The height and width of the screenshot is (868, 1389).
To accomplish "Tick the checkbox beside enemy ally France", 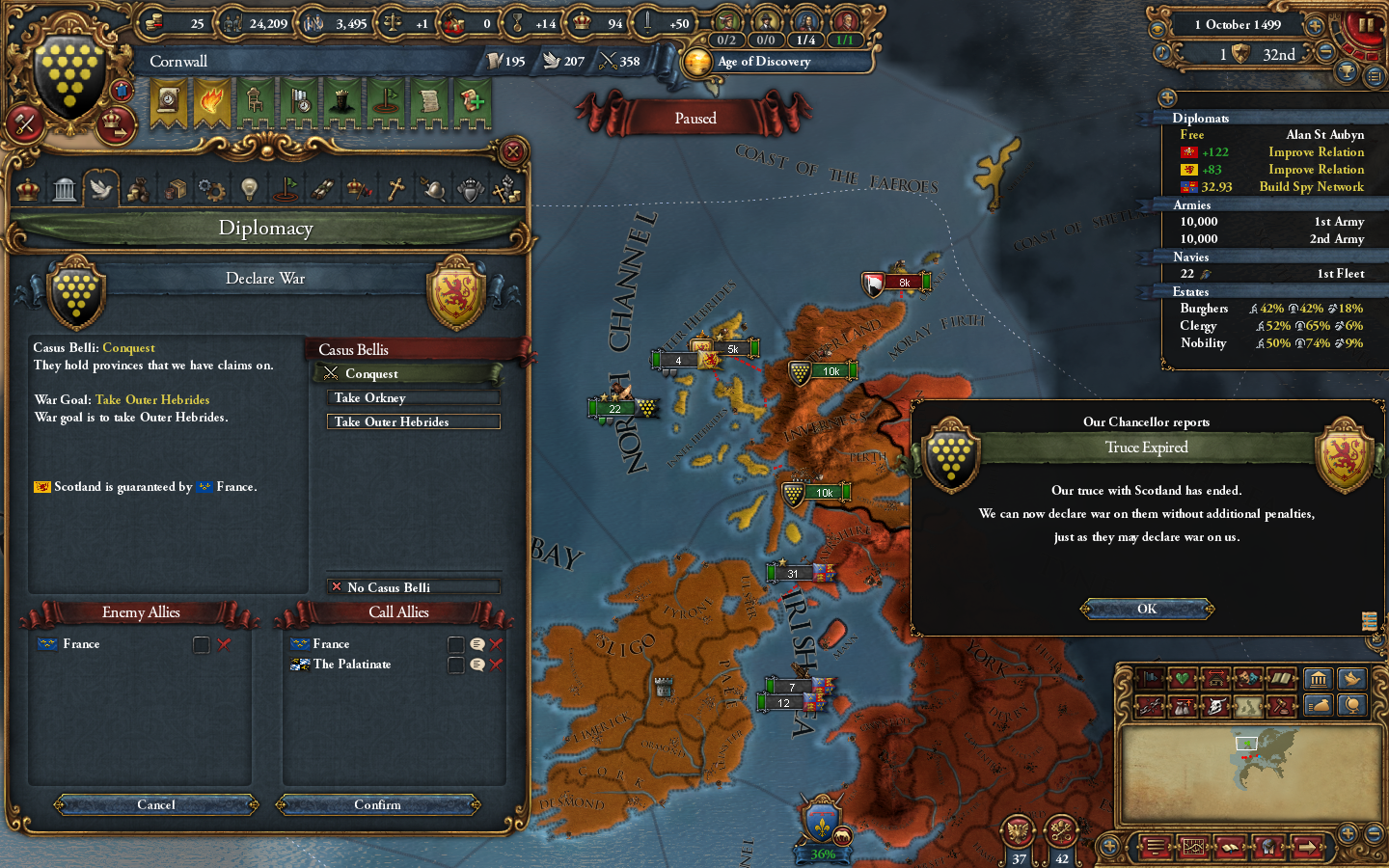I will (x=202, y=644).
